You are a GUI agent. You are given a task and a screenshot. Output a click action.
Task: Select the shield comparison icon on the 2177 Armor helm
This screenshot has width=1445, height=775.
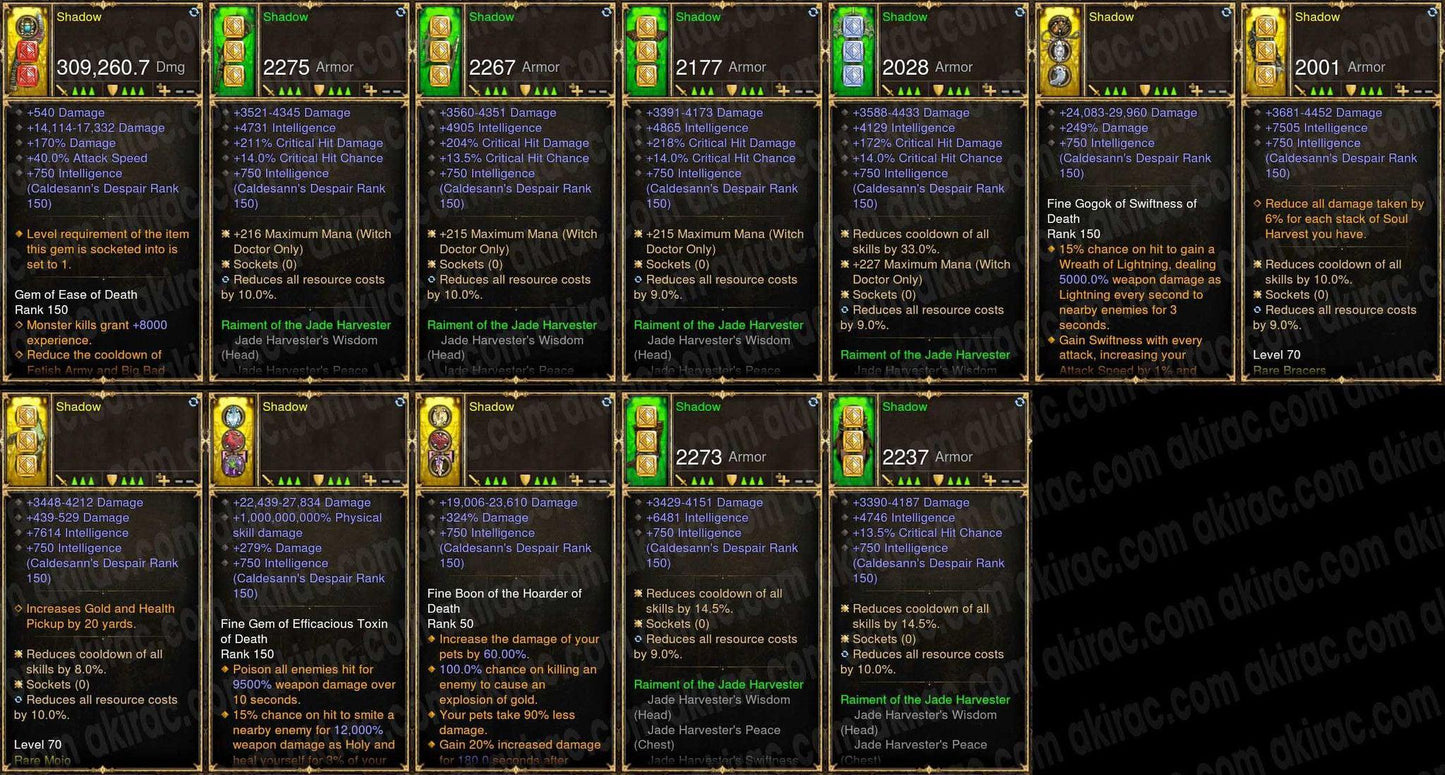pos(731,88)
